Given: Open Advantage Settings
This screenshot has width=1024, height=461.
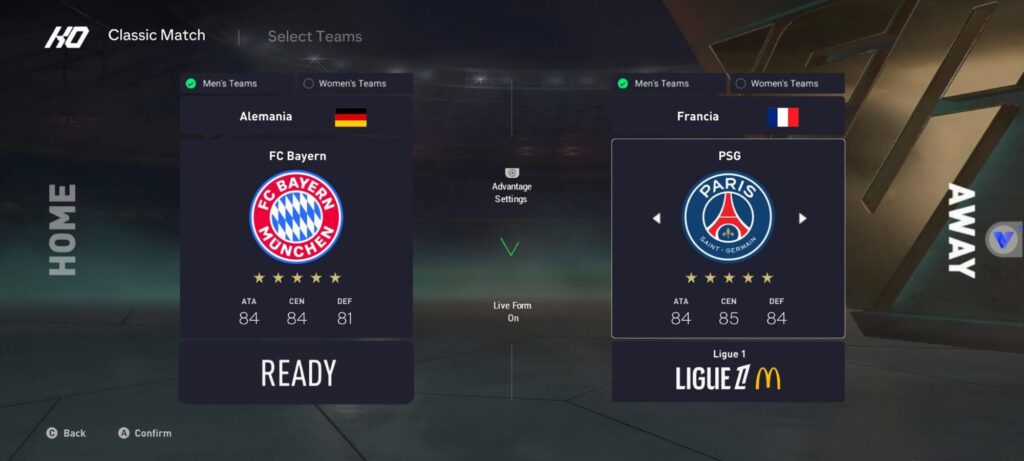Looking at the screenshot, I should point(511,186).
